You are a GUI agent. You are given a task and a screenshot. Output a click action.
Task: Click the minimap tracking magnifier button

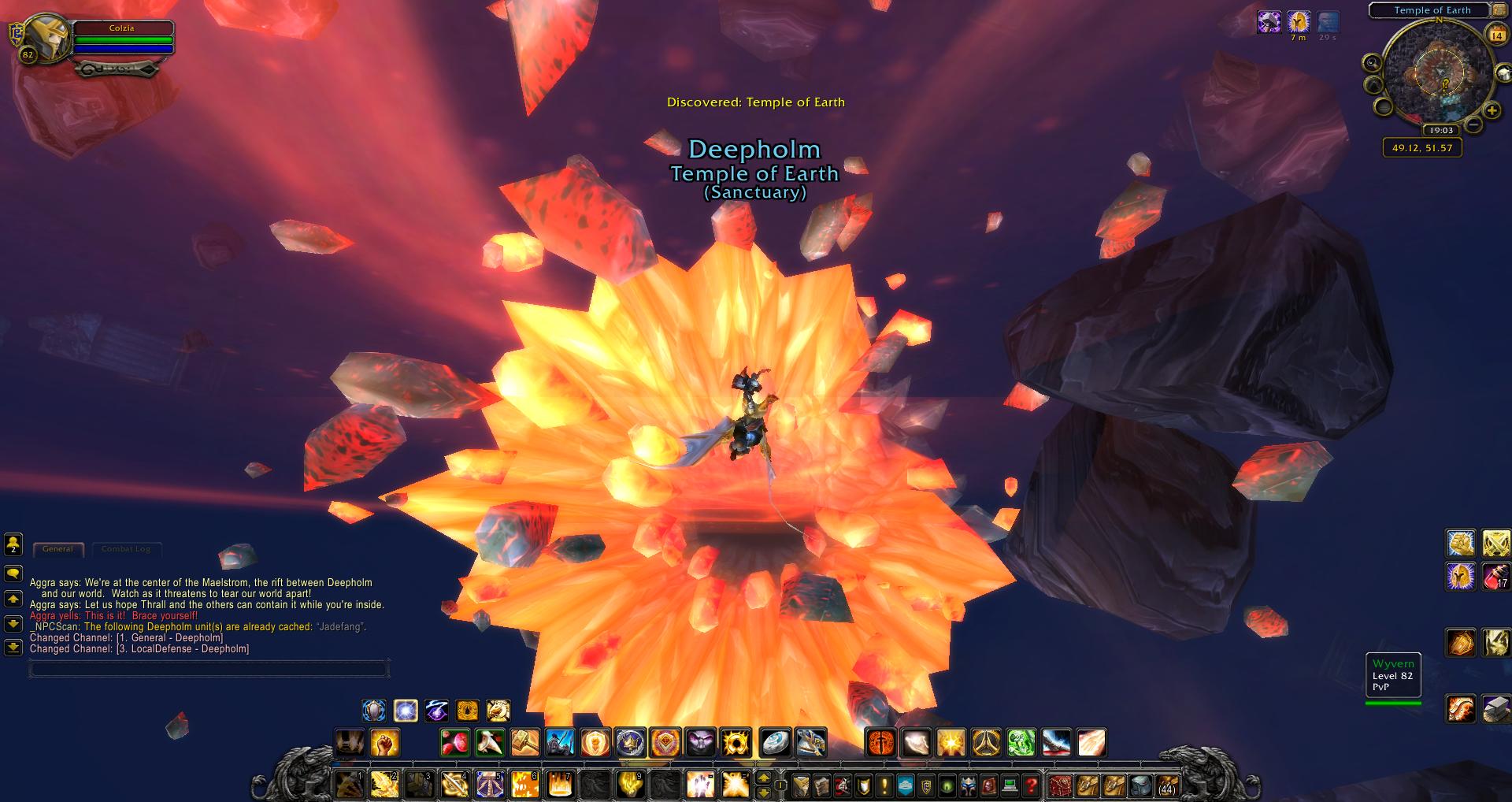click(1372, 63)
